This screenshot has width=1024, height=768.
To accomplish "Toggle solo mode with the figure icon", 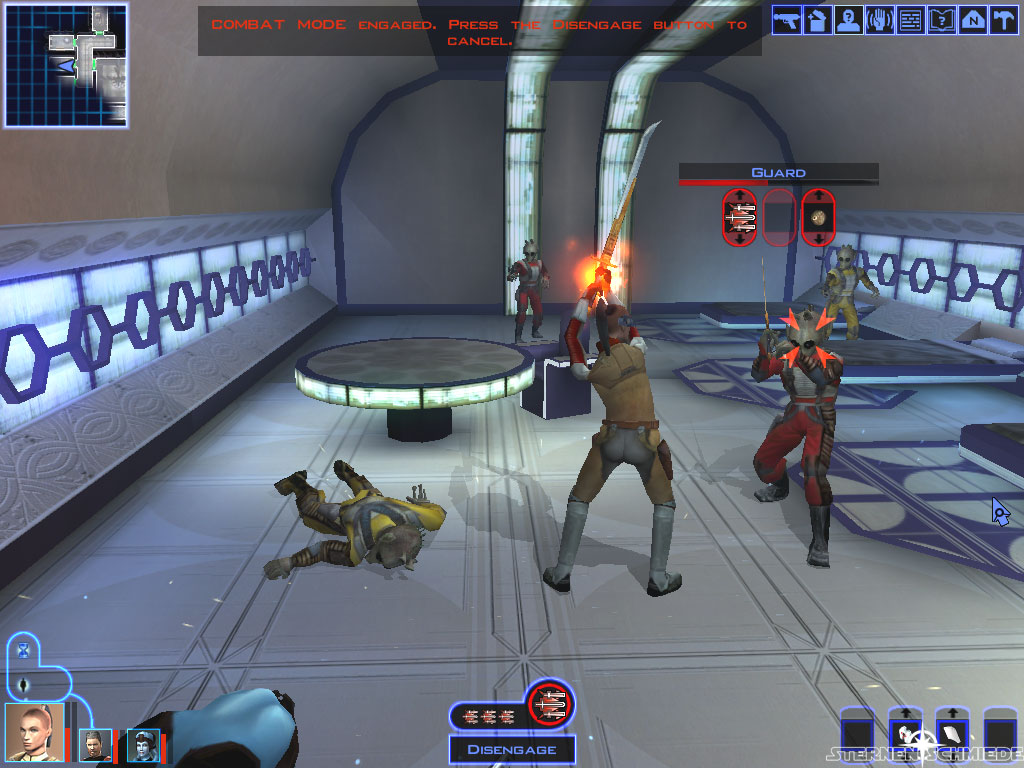I will click(x=24, y=685).
